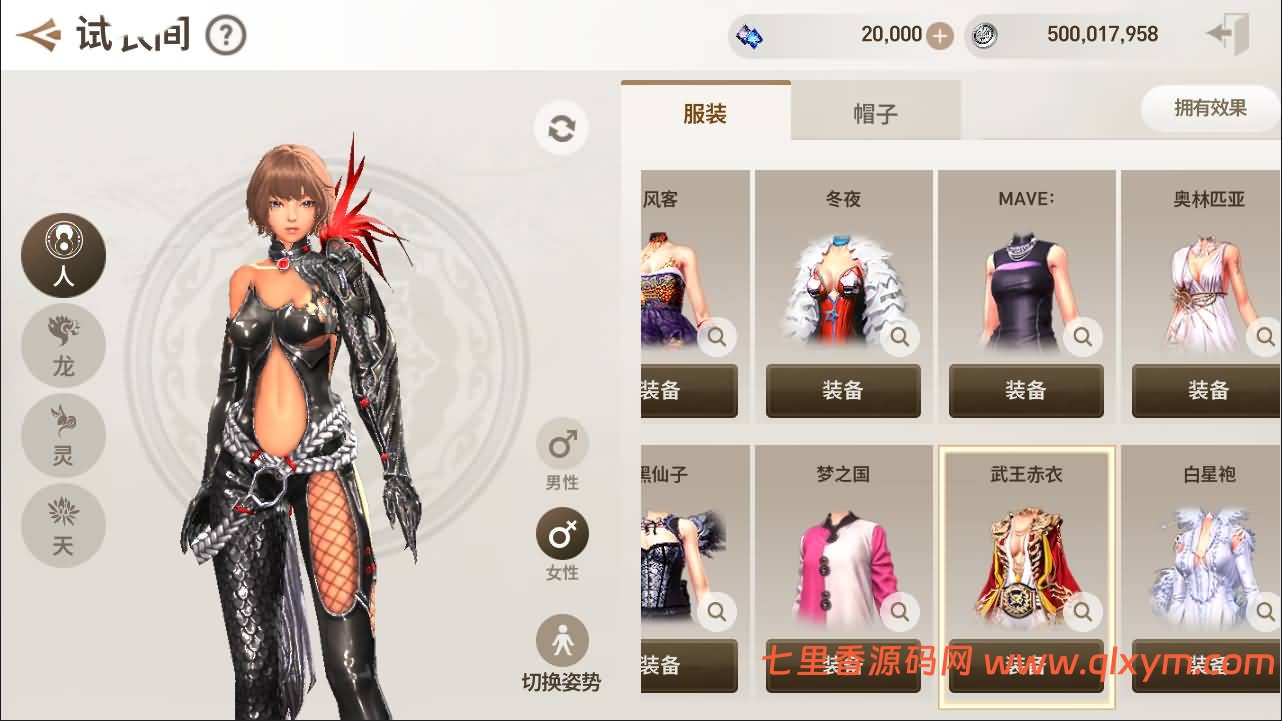Select the 天 race icon

pos(63,525)
